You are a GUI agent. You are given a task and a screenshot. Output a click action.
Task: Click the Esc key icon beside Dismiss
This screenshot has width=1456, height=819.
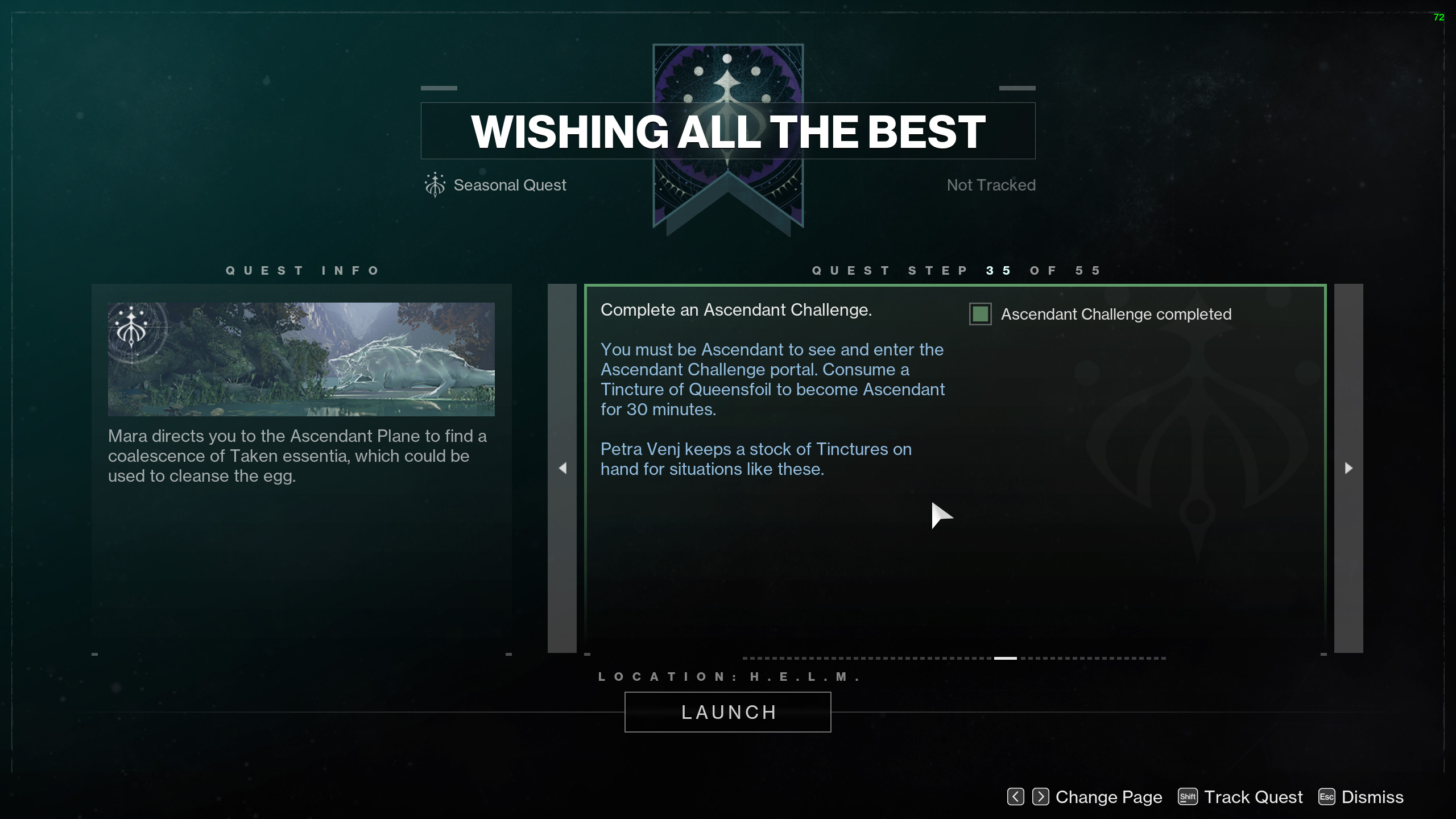[x=1326, y=797]
